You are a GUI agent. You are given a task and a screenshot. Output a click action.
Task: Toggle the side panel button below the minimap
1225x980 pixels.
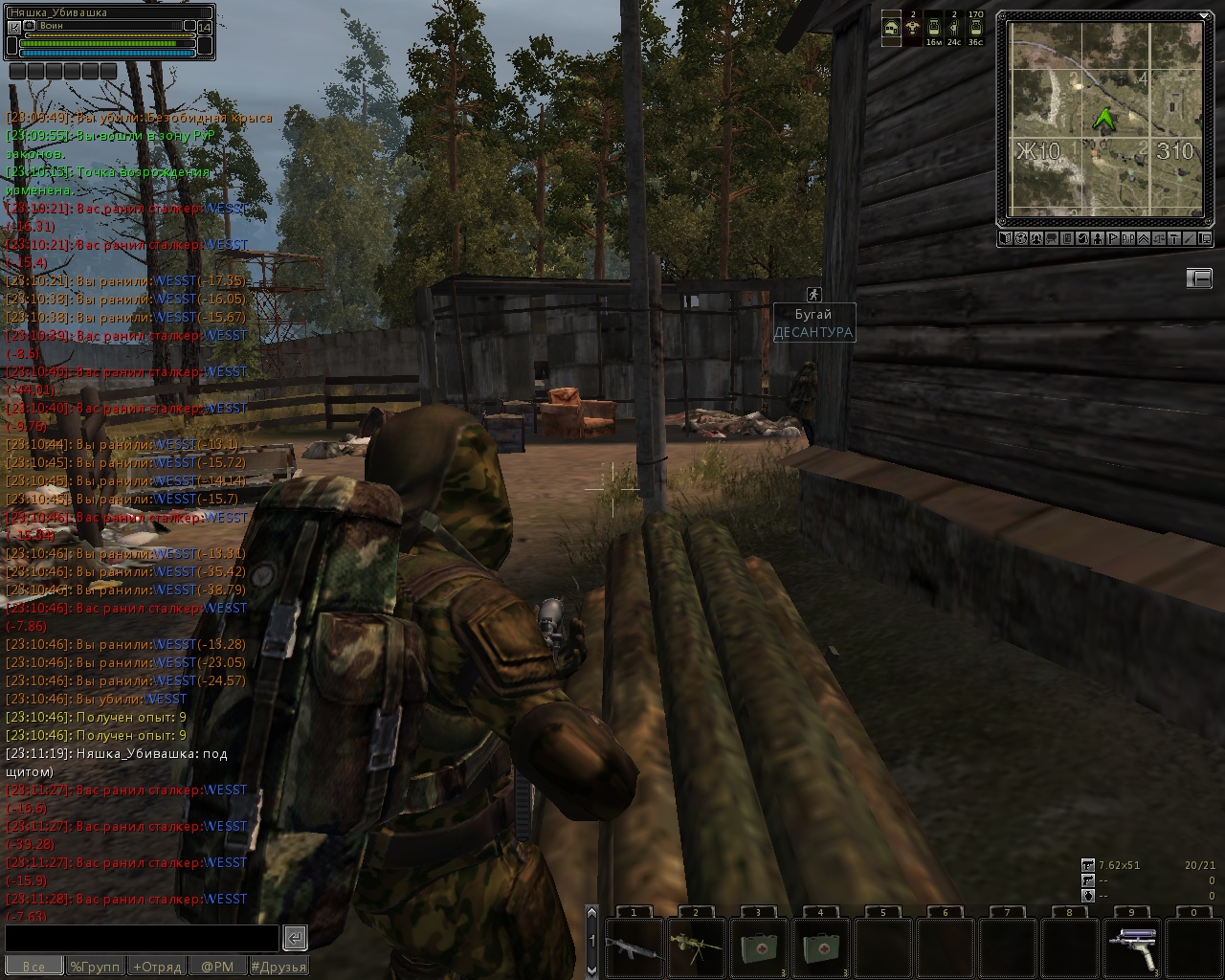click(x=1199, y=278)
